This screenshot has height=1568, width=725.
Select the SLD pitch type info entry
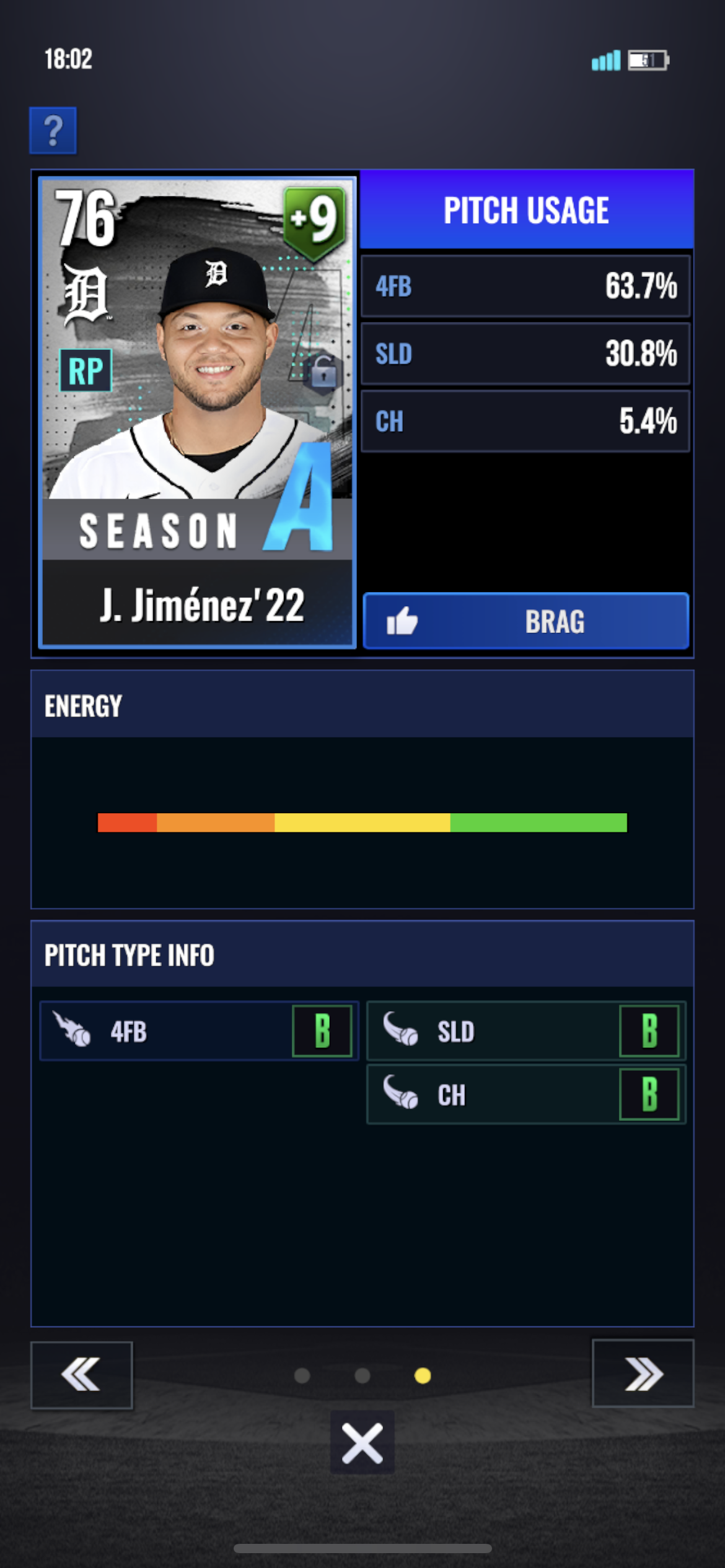[525, 1032]
